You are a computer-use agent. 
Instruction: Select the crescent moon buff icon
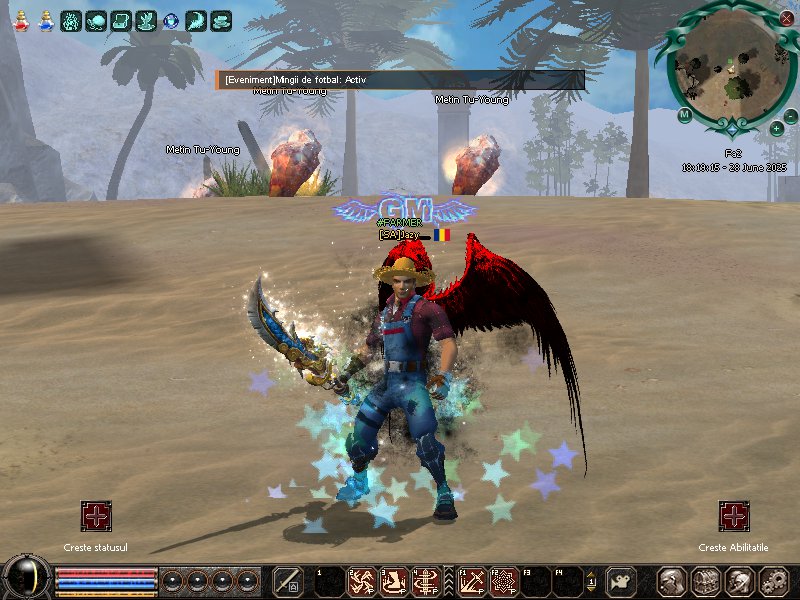tap(196, 20)
